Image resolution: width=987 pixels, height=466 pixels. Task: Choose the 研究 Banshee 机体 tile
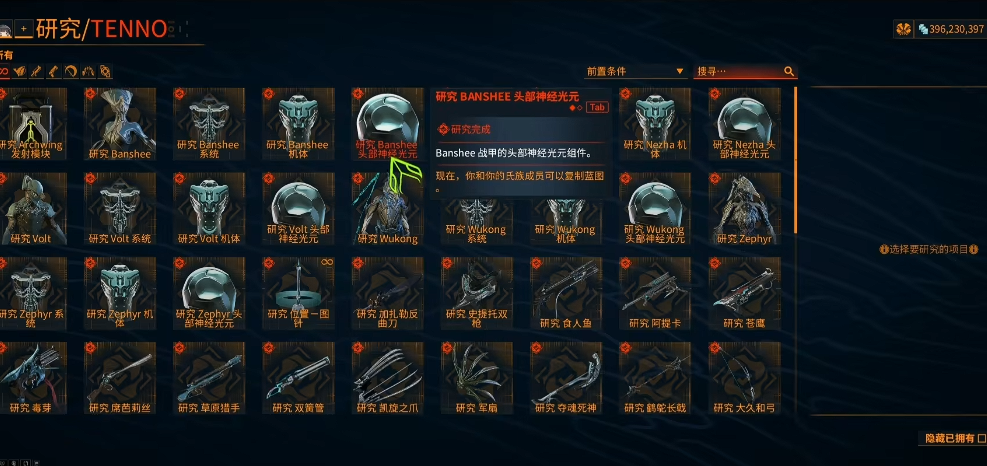pos(297,123)
